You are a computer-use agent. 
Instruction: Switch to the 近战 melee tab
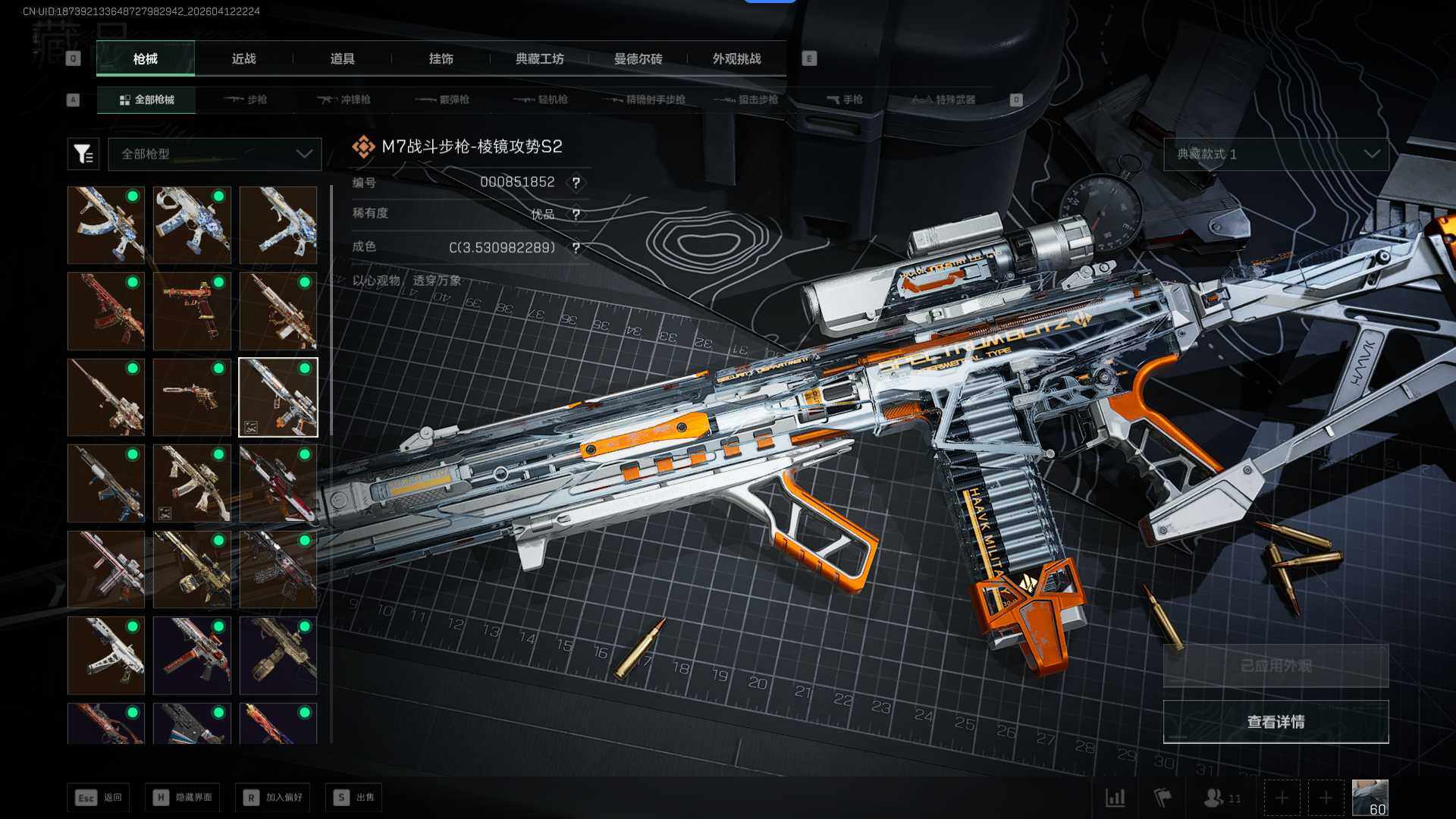[x=243, y=59]
